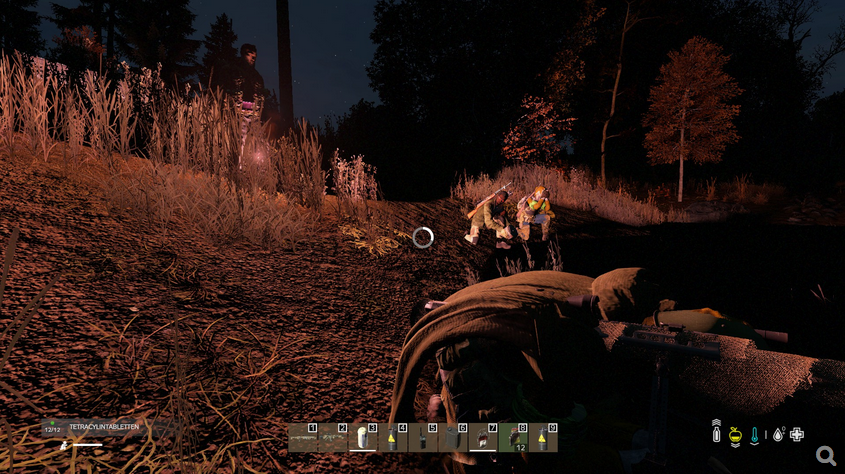Click the magnifying glass icon

[x=826, y=456]
